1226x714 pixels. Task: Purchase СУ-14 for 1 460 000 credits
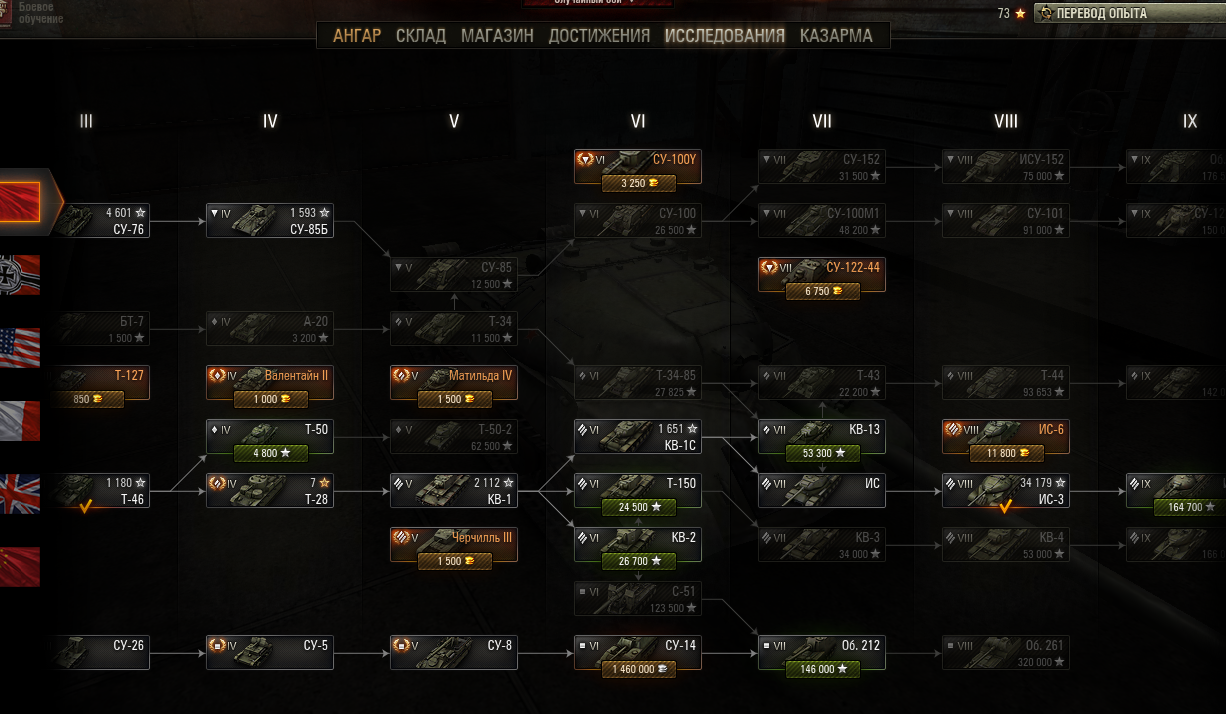[638, 669]
